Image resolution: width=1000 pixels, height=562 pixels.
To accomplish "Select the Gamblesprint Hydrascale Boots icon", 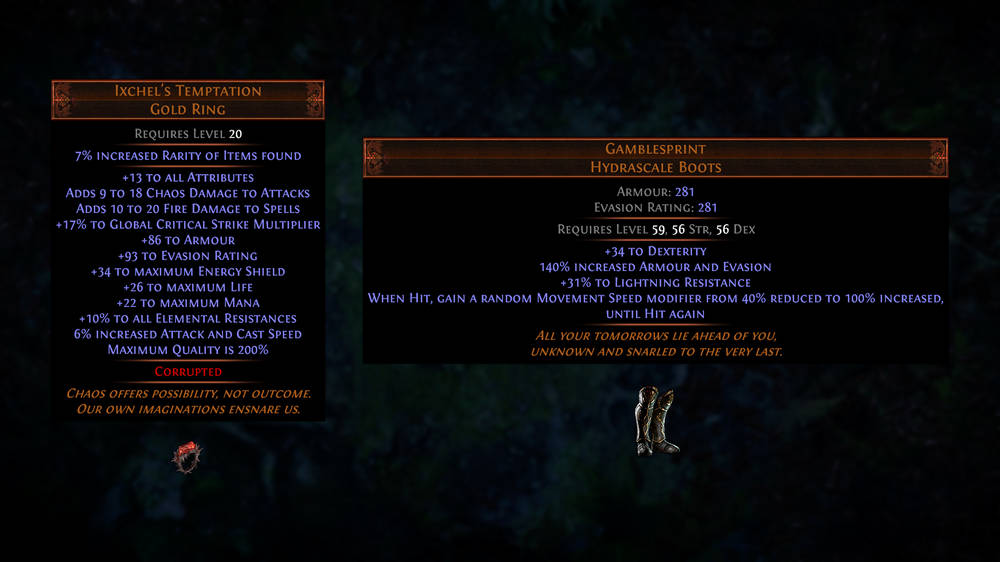I will click(x=656, y=422).
